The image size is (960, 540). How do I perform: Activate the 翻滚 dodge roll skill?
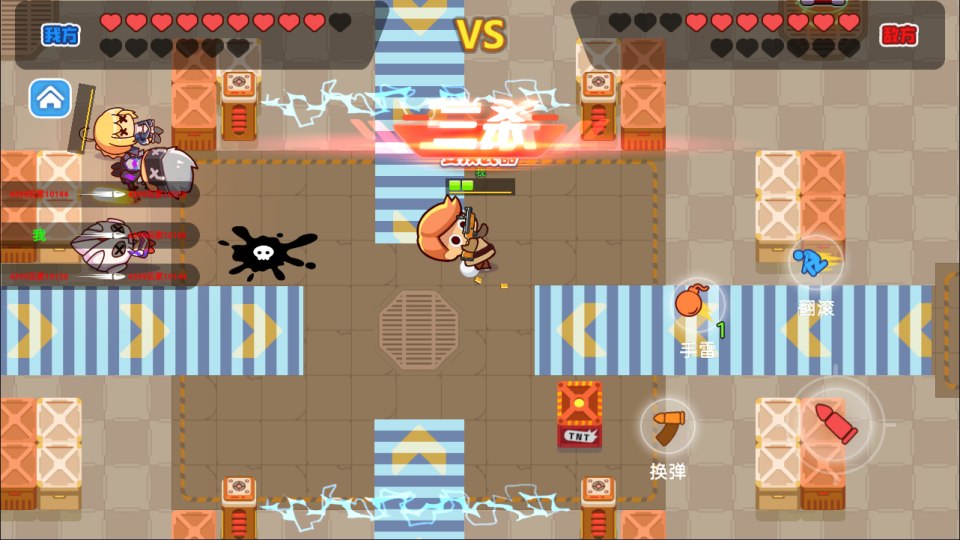tap(815, 264)
